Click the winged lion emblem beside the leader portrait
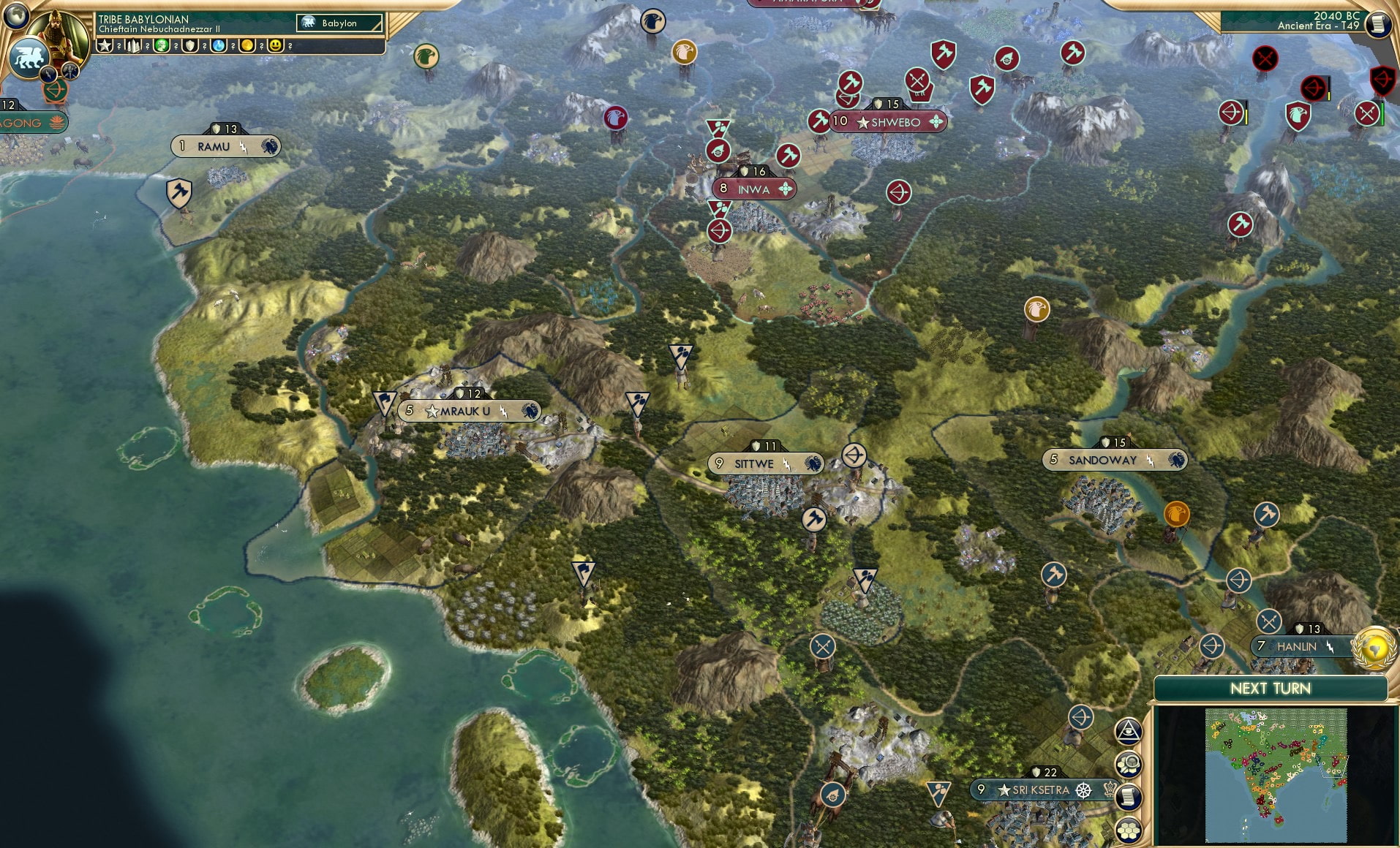1400x848 pixels. pos(29,57)
